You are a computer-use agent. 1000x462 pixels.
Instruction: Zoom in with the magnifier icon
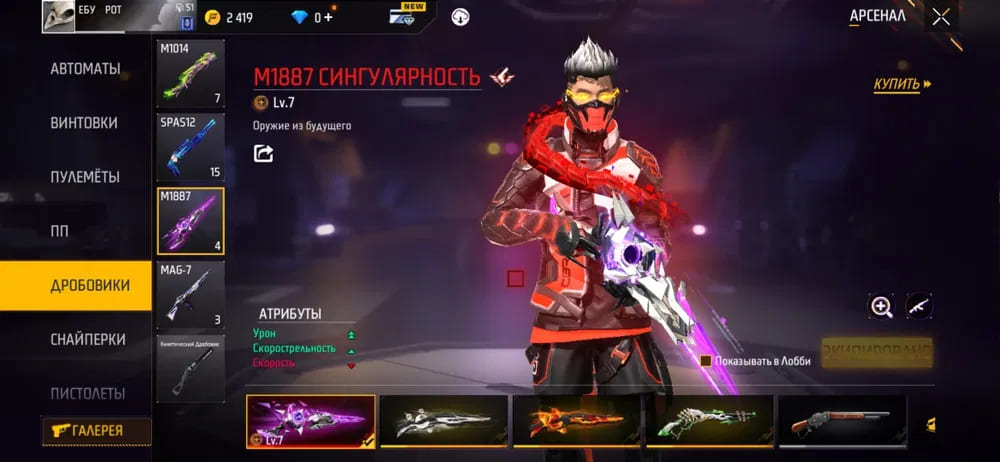coord(881,307)
